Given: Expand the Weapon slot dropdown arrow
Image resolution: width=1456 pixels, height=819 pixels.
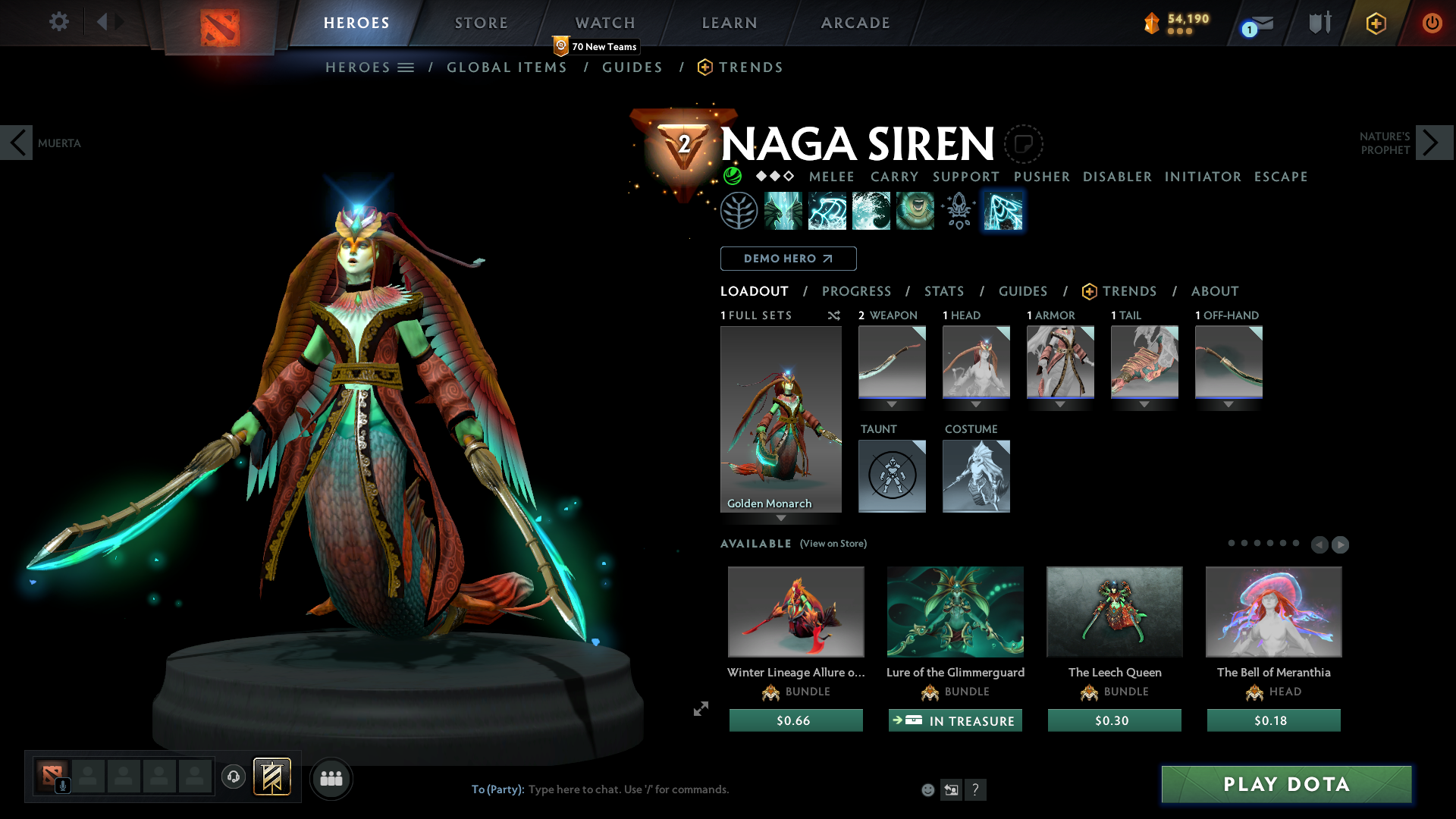Looking at the screenshot, I should pos(892,404).
